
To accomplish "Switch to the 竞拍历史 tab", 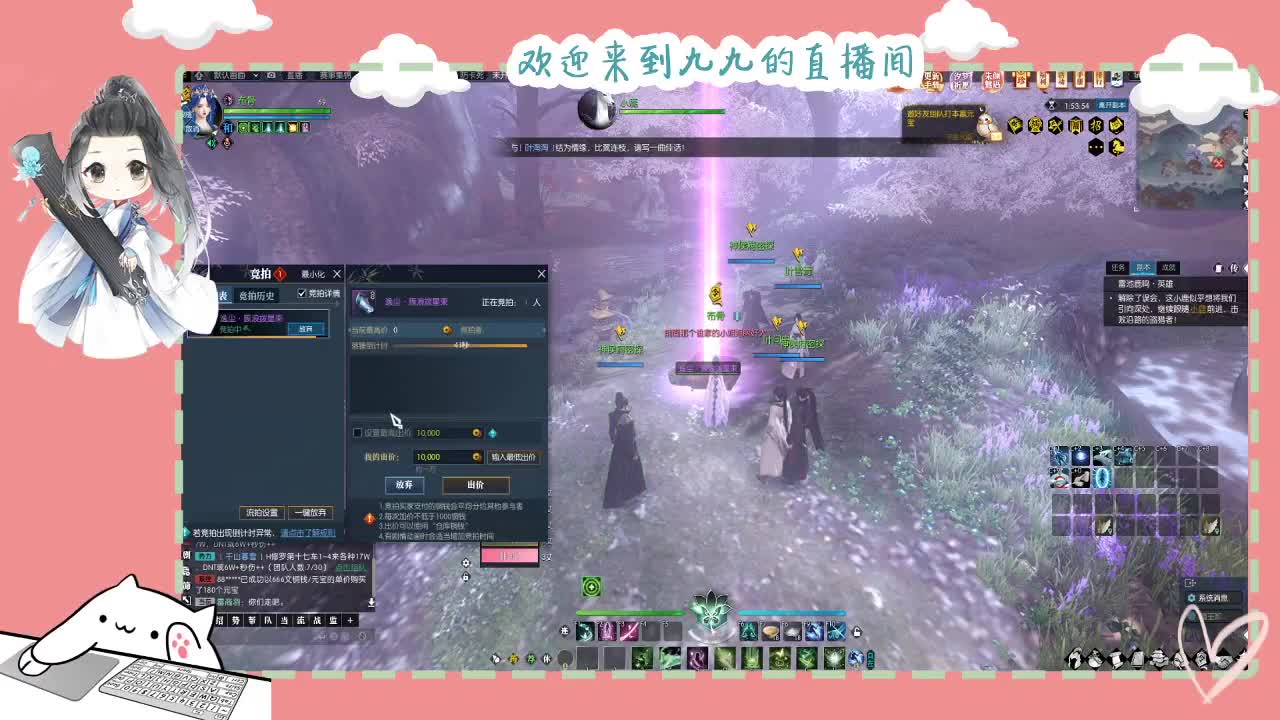I will (x=257, y=297).
